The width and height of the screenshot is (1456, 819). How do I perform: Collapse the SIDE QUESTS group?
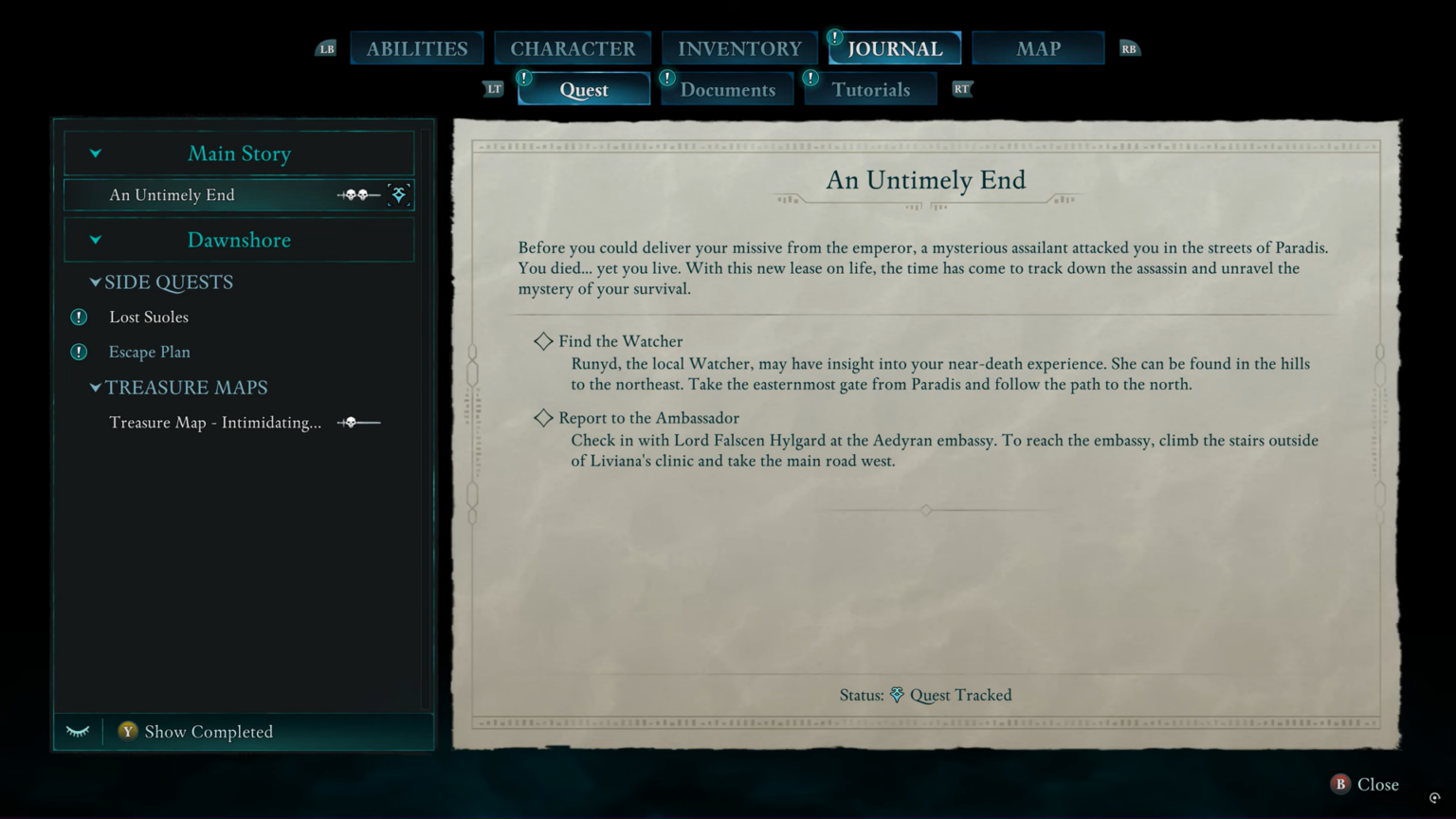(95, 282)
